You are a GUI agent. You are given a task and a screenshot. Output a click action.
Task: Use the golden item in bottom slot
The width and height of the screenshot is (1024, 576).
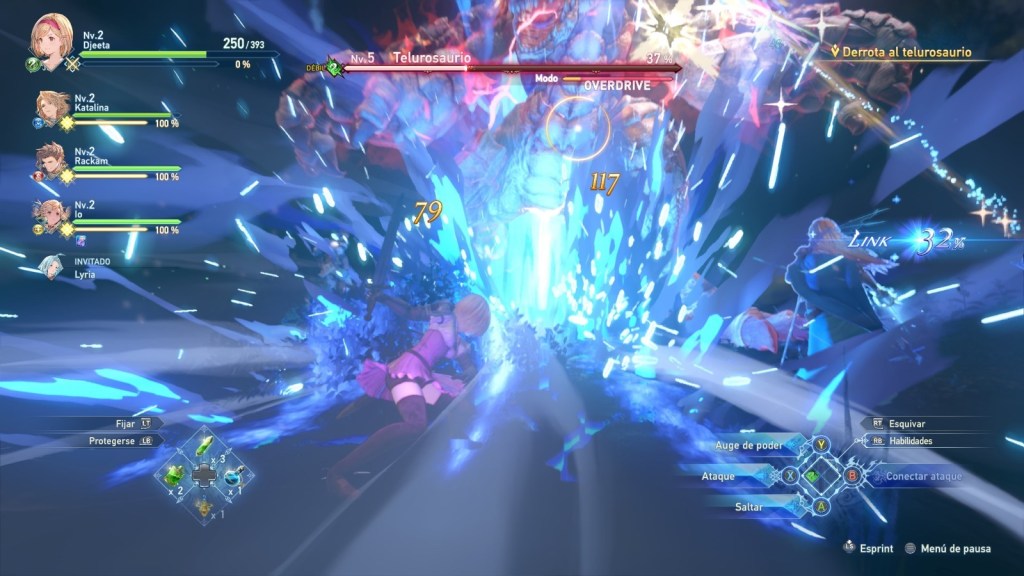pyautogui.click(x=203, y=507)
